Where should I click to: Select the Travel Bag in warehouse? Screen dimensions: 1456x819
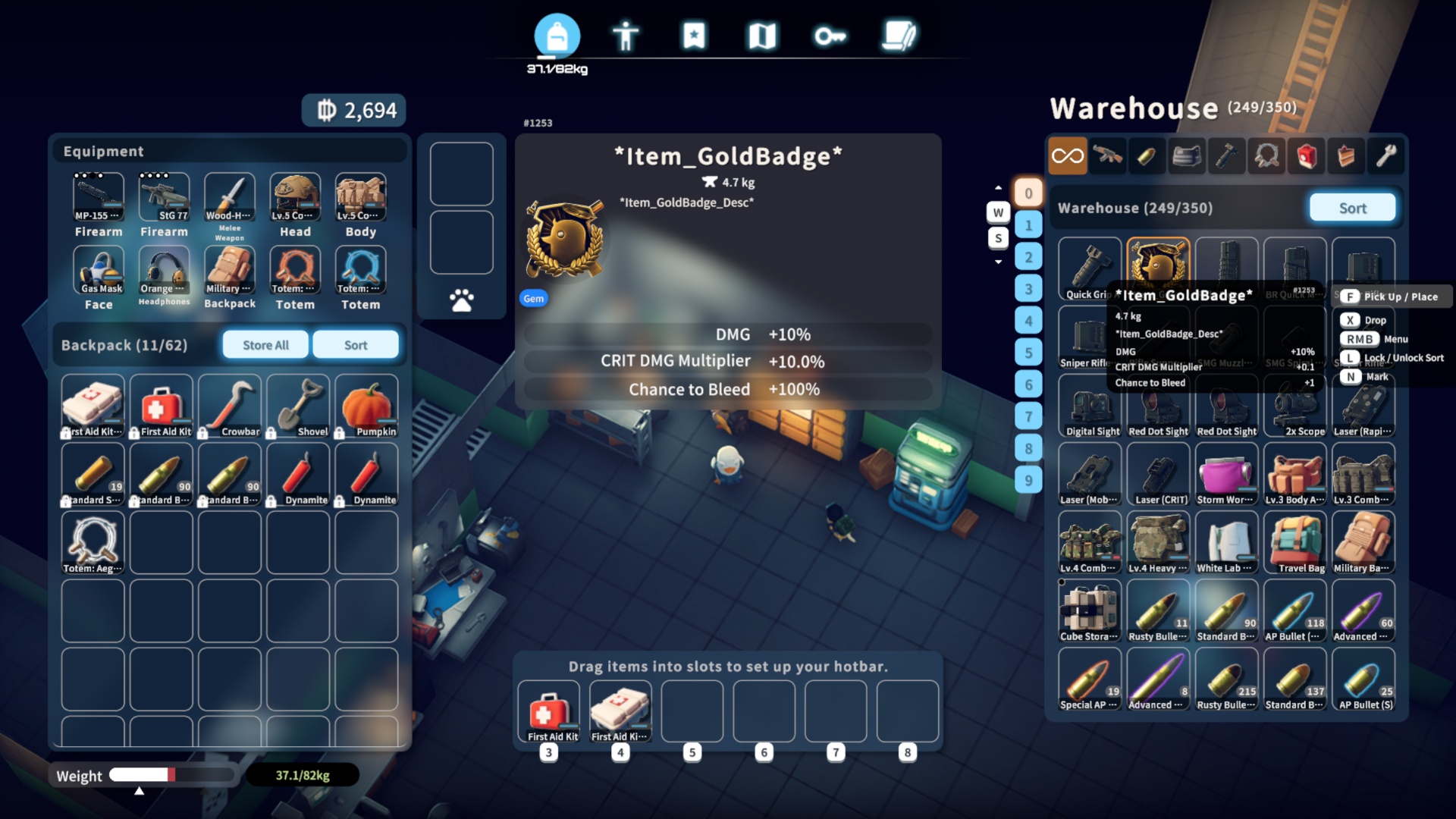pos(1295,543)
